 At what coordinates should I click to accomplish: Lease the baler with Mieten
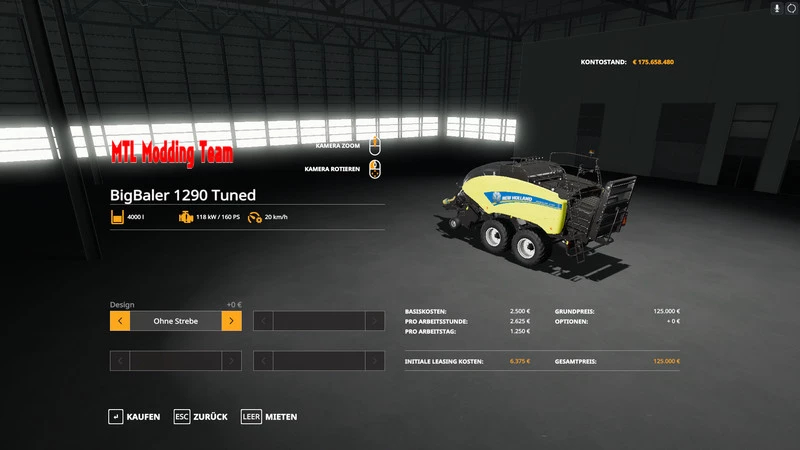click(x=269, y=416)
